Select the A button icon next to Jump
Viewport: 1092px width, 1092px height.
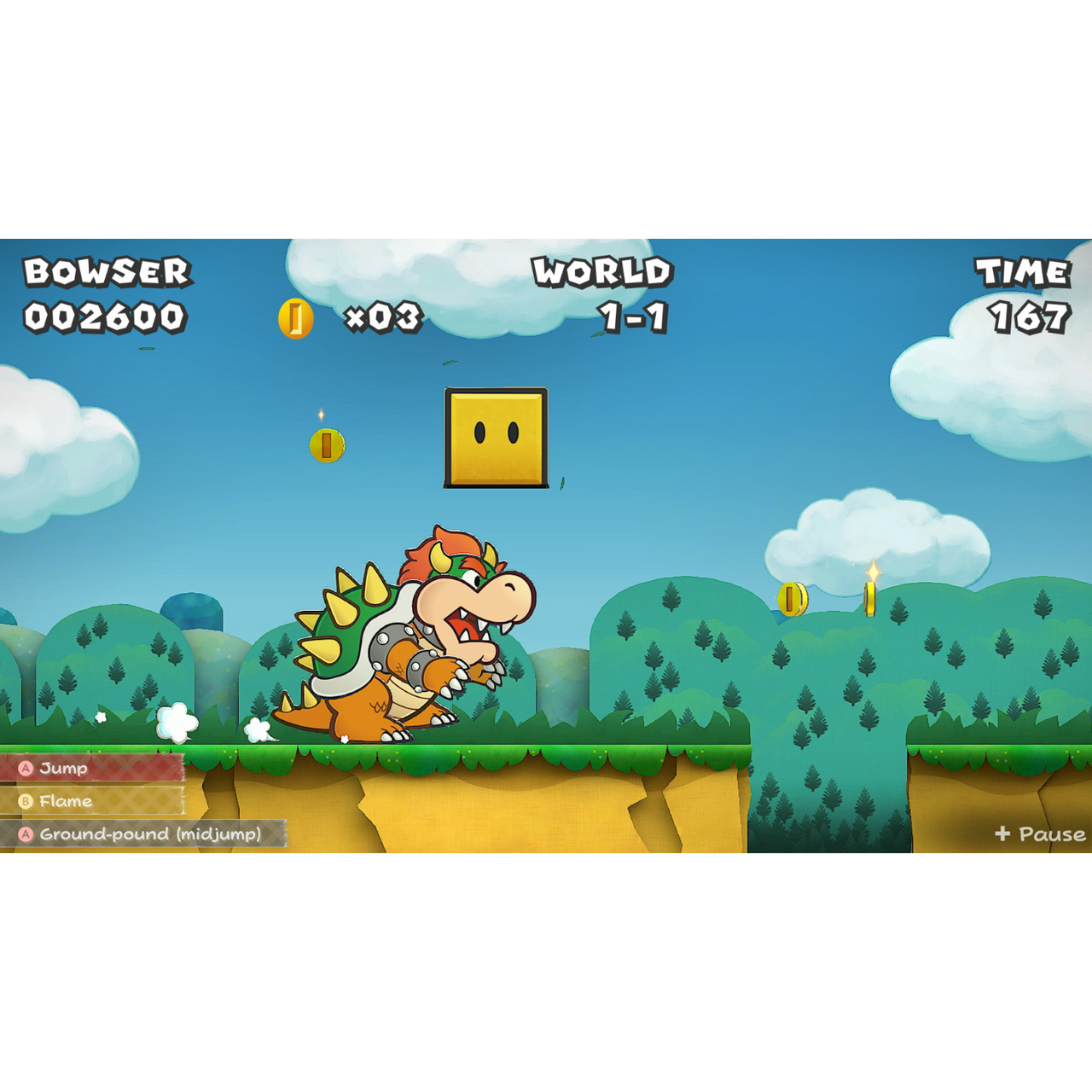[x=26, y=767]
